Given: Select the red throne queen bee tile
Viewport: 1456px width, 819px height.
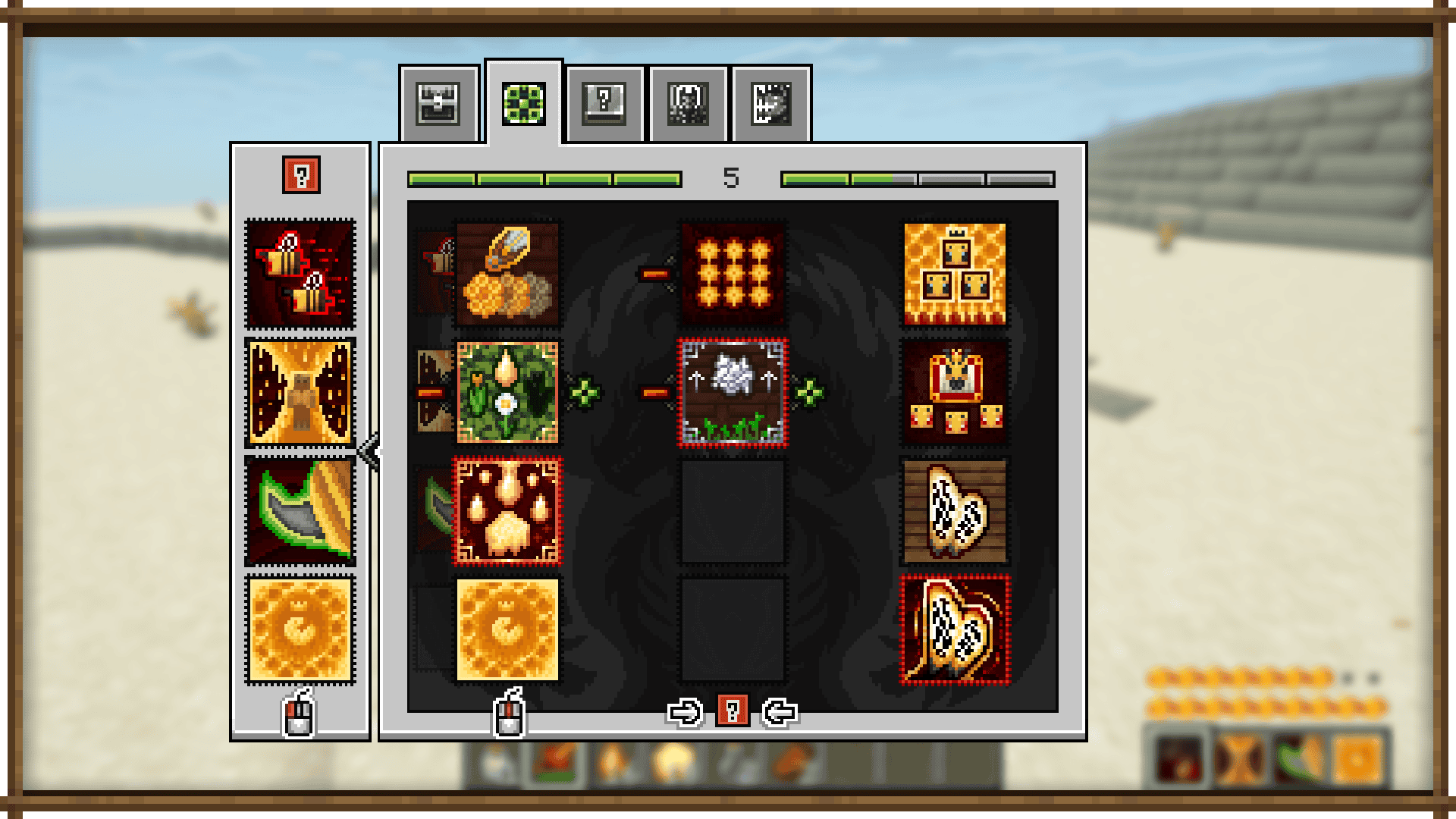Looking at the screenshot, I should (955, 392).
